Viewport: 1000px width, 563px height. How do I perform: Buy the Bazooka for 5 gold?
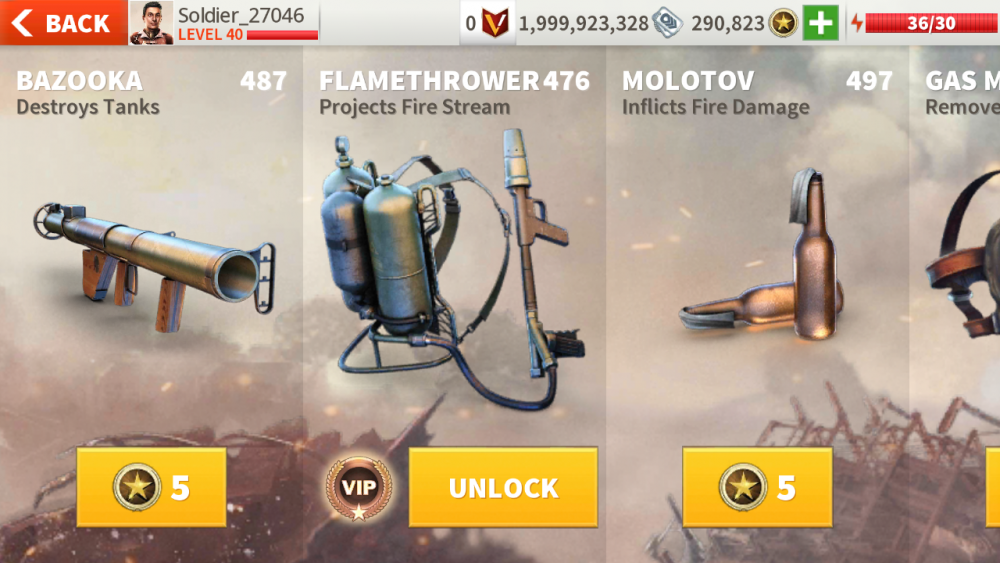point(151,487)
